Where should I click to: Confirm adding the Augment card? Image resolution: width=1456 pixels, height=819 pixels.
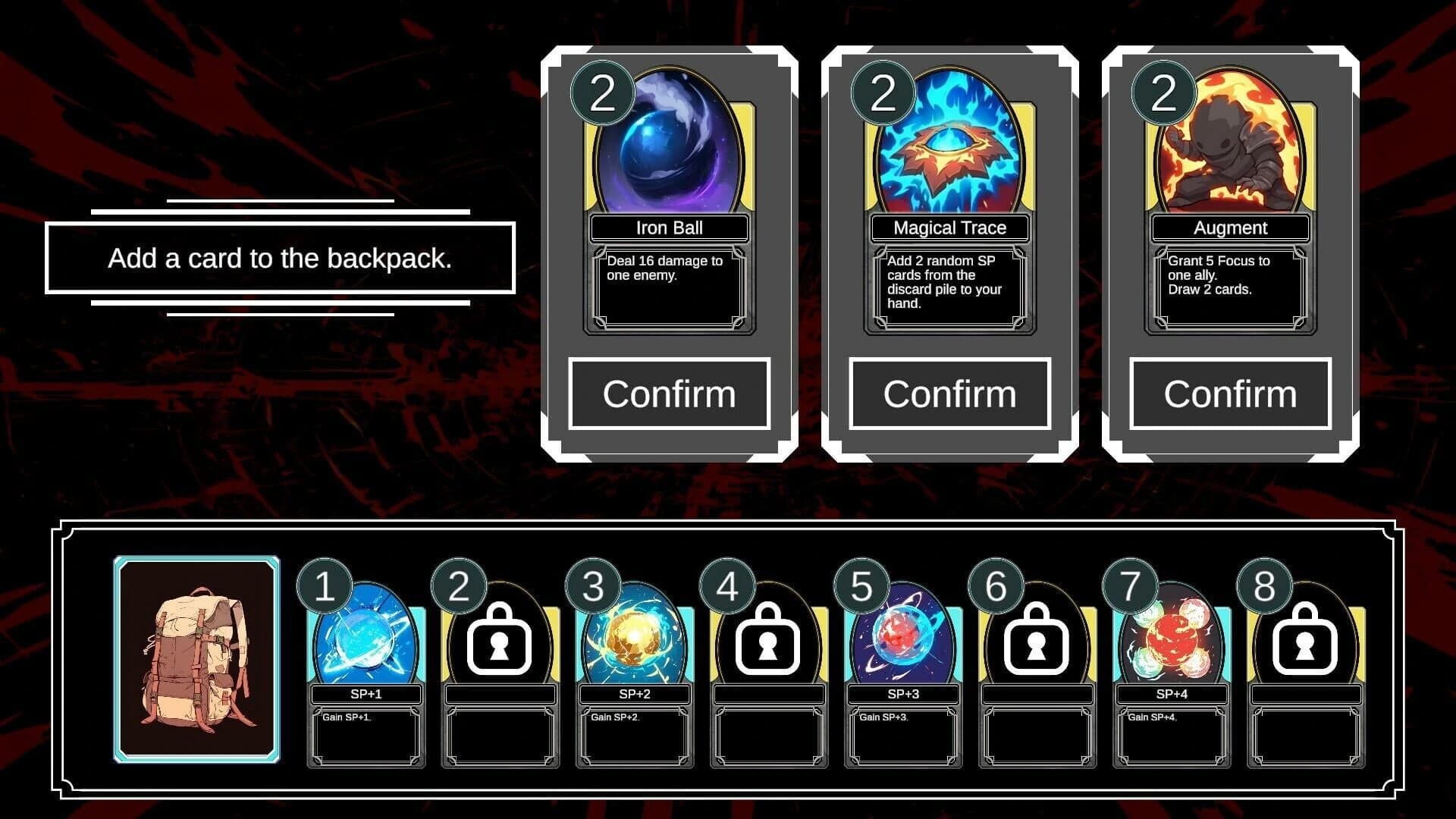(x=1230, y=394)
